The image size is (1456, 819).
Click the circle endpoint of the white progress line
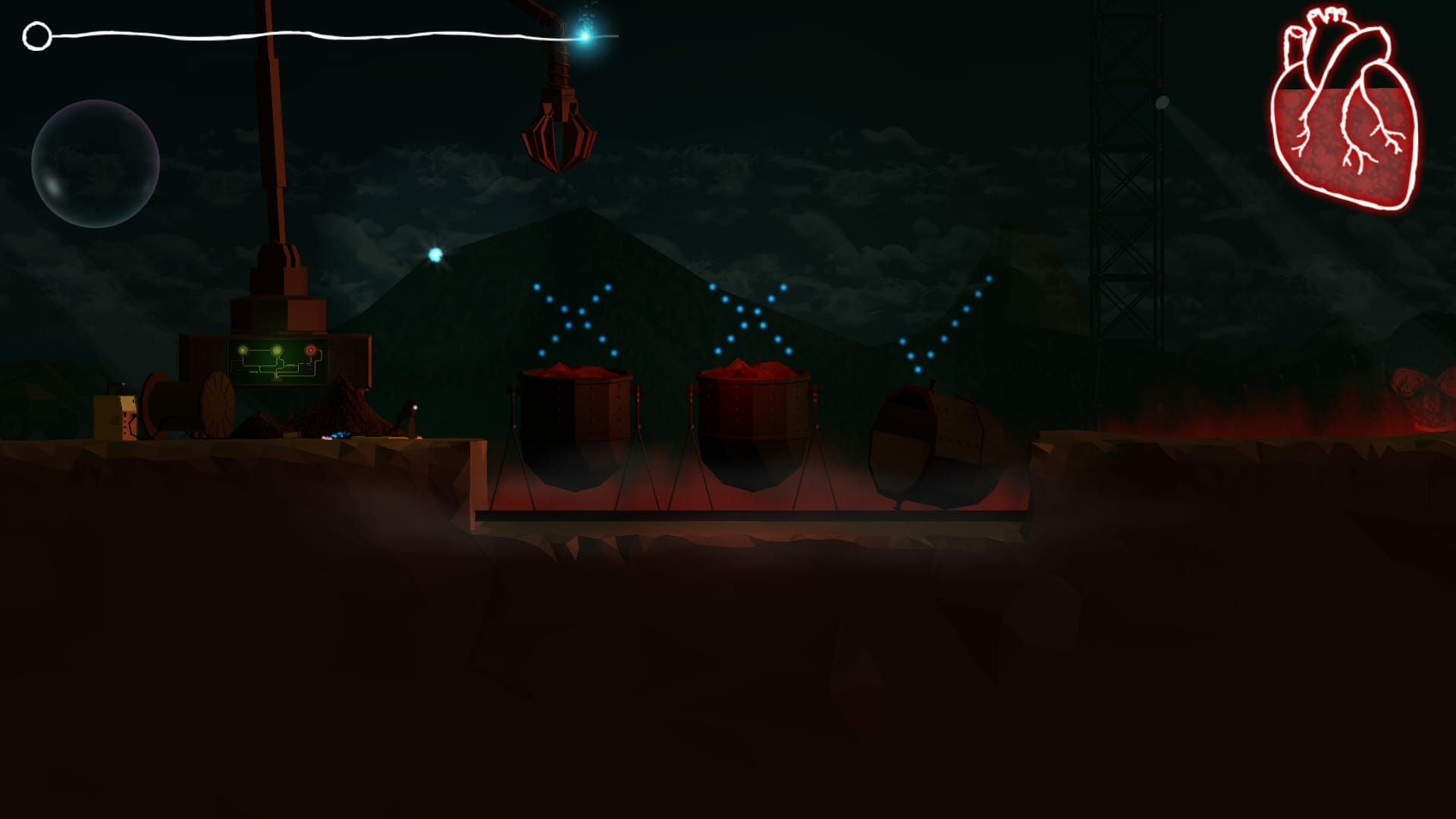click(36, 34)
